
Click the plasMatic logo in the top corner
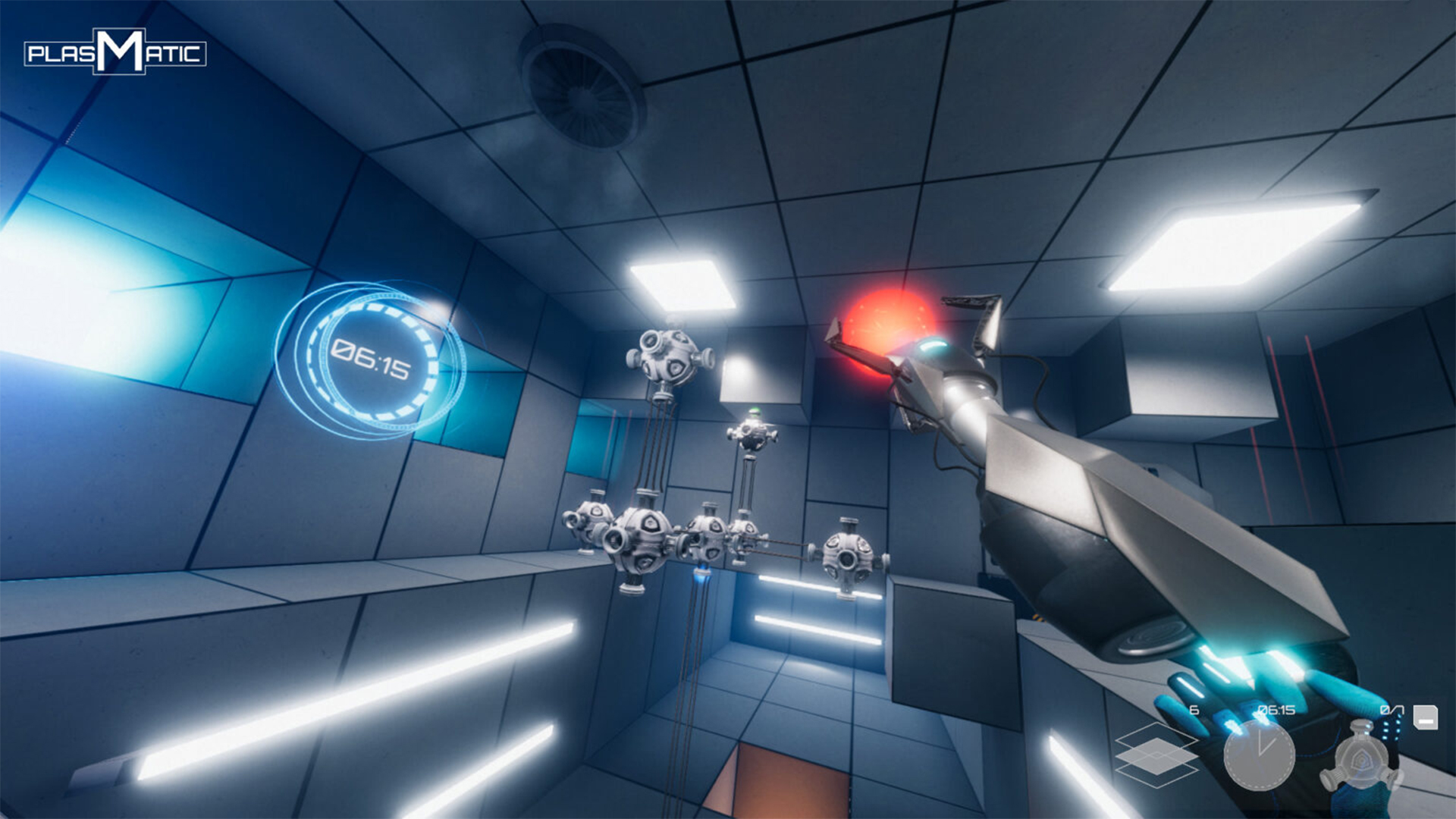(114, 53)
